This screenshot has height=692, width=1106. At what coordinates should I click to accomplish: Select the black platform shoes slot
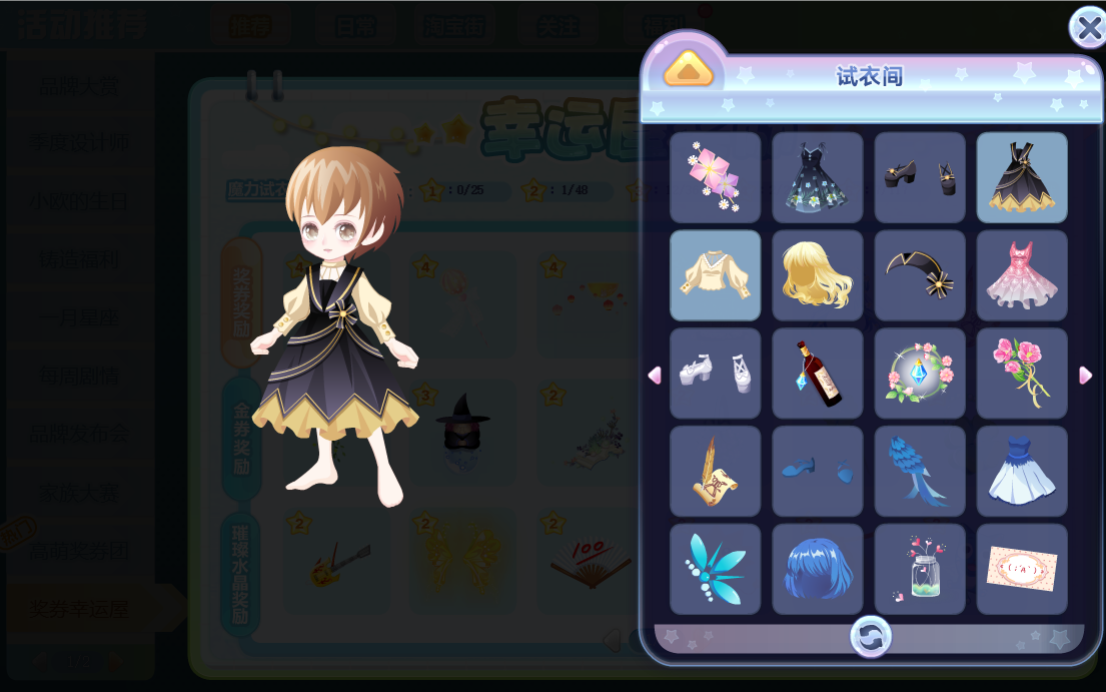pyautogui.click(x=920, y=177)
